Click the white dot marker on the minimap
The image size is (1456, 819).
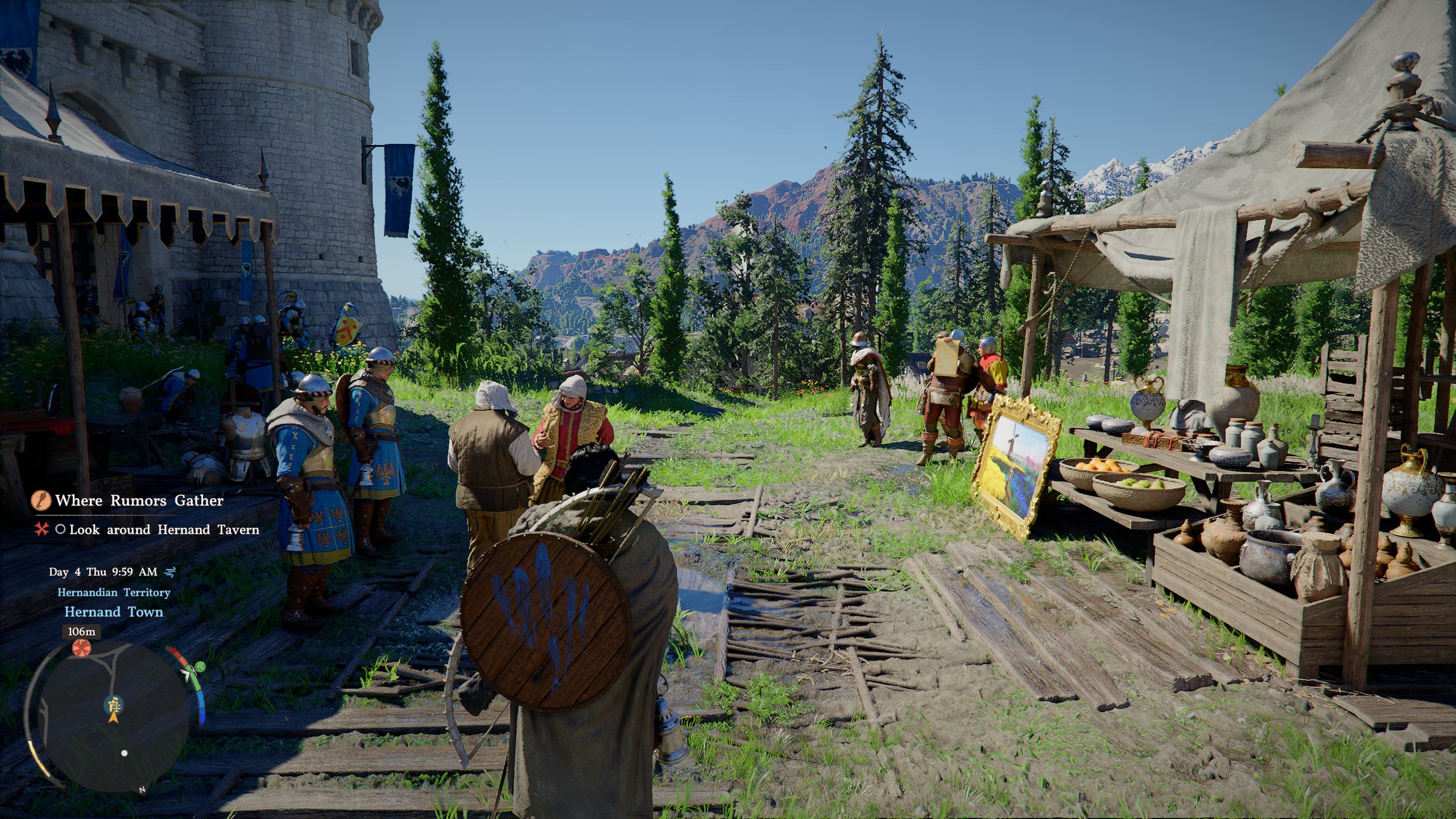coord(125,753)
